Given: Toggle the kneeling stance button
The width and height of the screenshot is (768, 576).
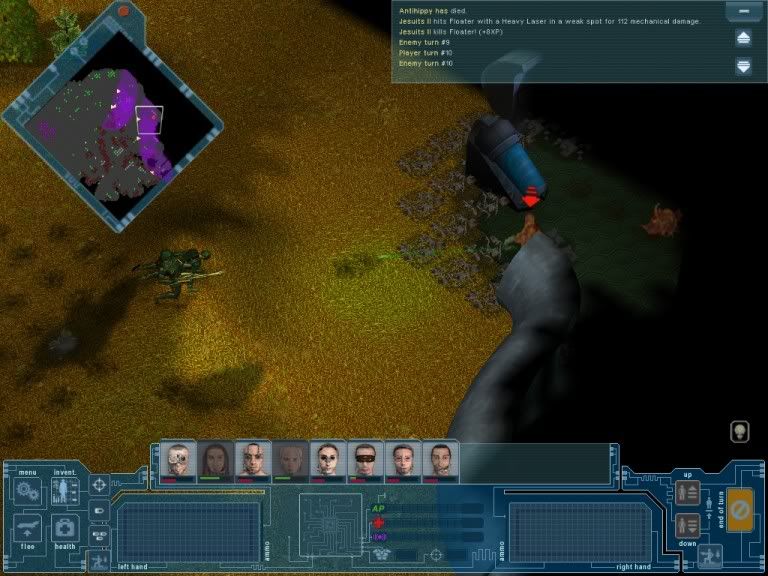Looking at the screenshot, I should [712, 556].
